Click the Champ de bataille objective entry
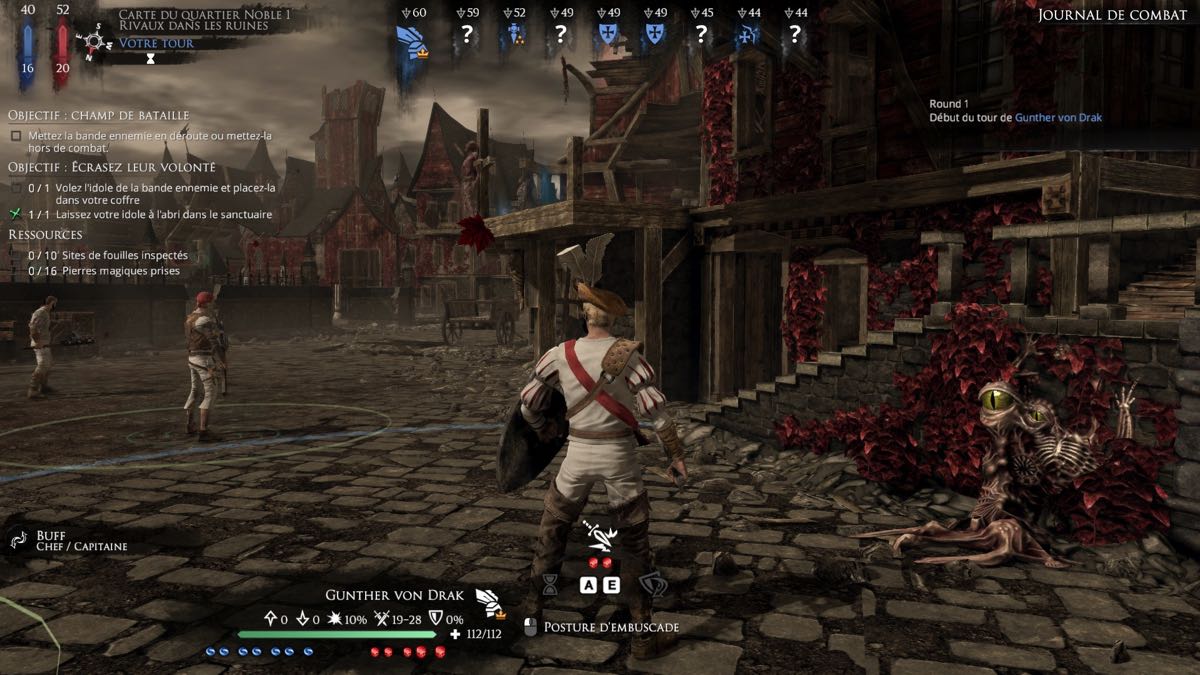The width and height of the screenshot is (1200, 675). coord(98,115)
